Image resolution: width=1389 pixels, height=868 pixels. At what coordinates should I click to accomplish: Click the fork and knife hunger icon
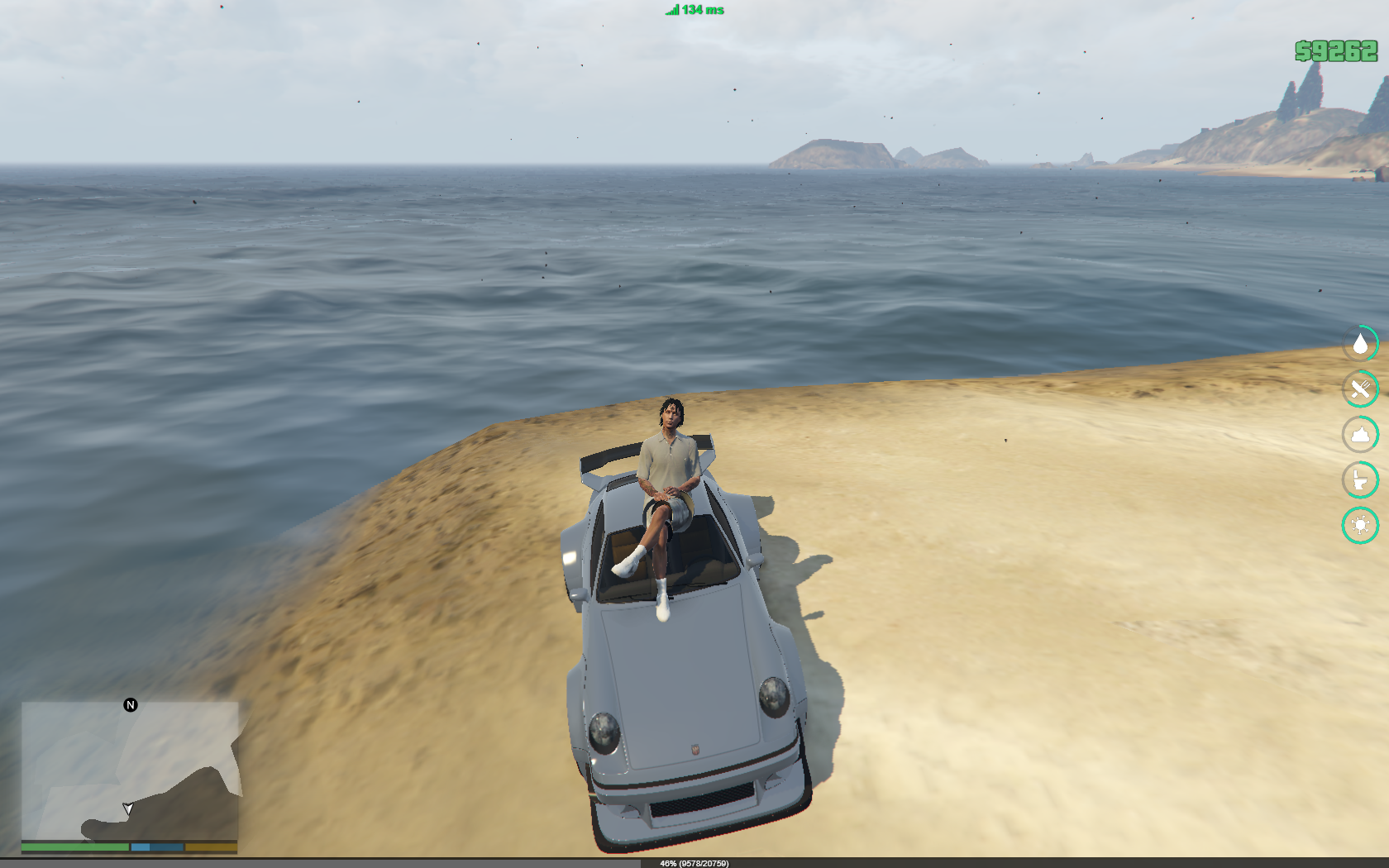[1360, 389]
